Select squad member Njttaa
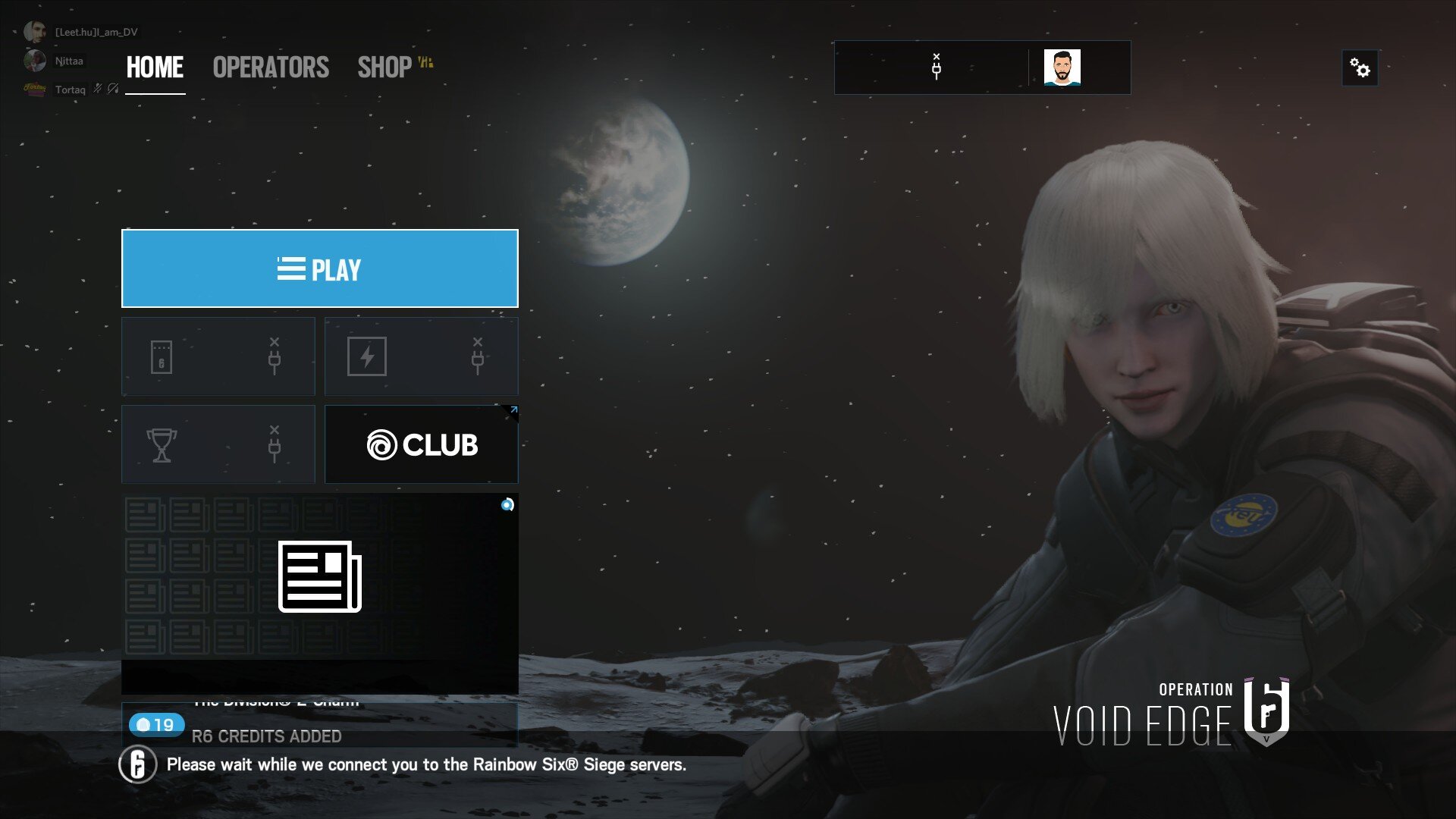 68,61
